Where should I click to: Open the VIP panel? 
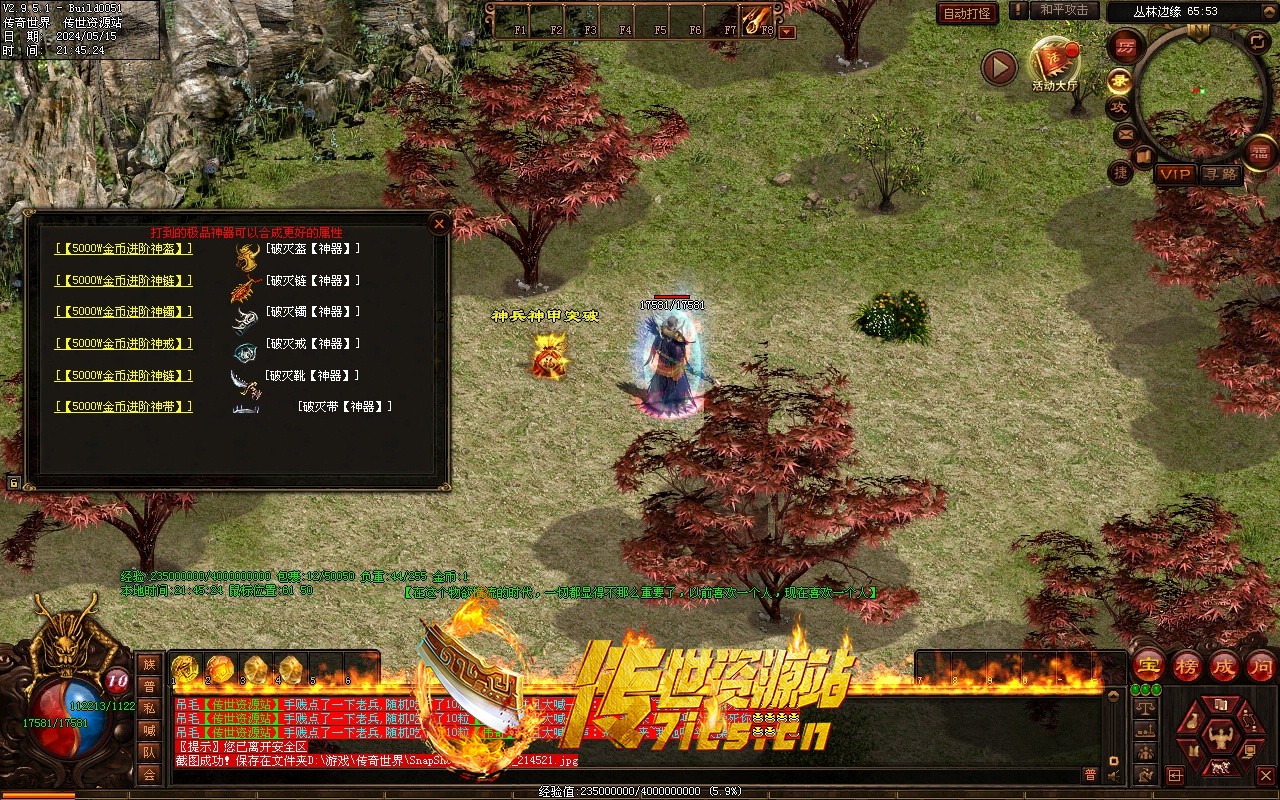(1175, 174)
